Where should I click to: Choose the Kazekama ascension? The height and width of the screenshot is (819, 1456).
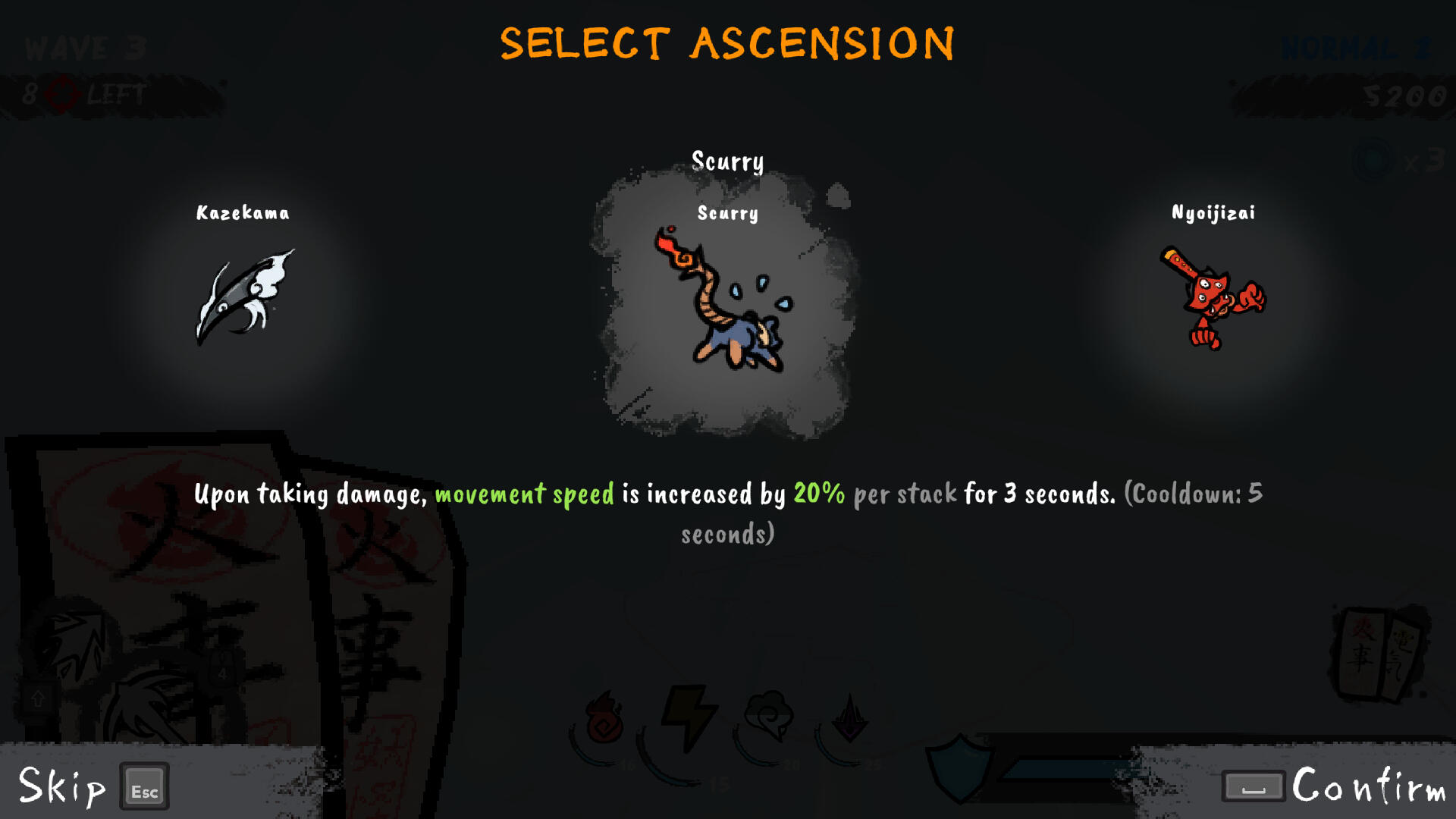tap(243, 296)
